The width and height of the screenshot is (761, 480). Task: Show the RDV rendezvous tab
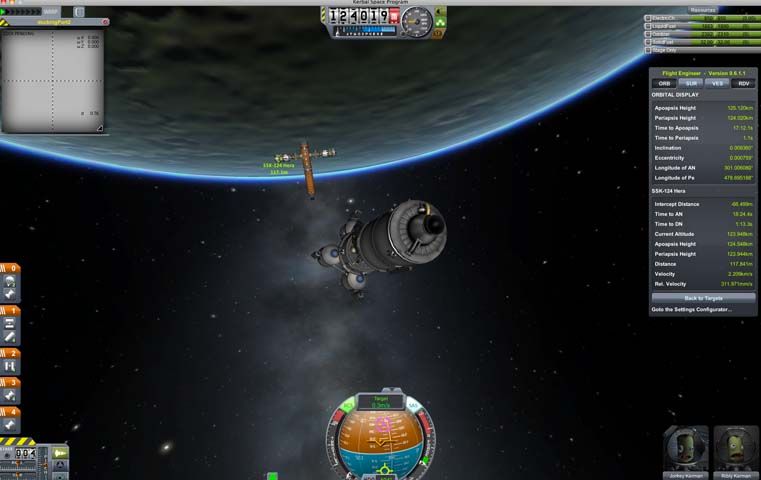[x=742, y=83]
